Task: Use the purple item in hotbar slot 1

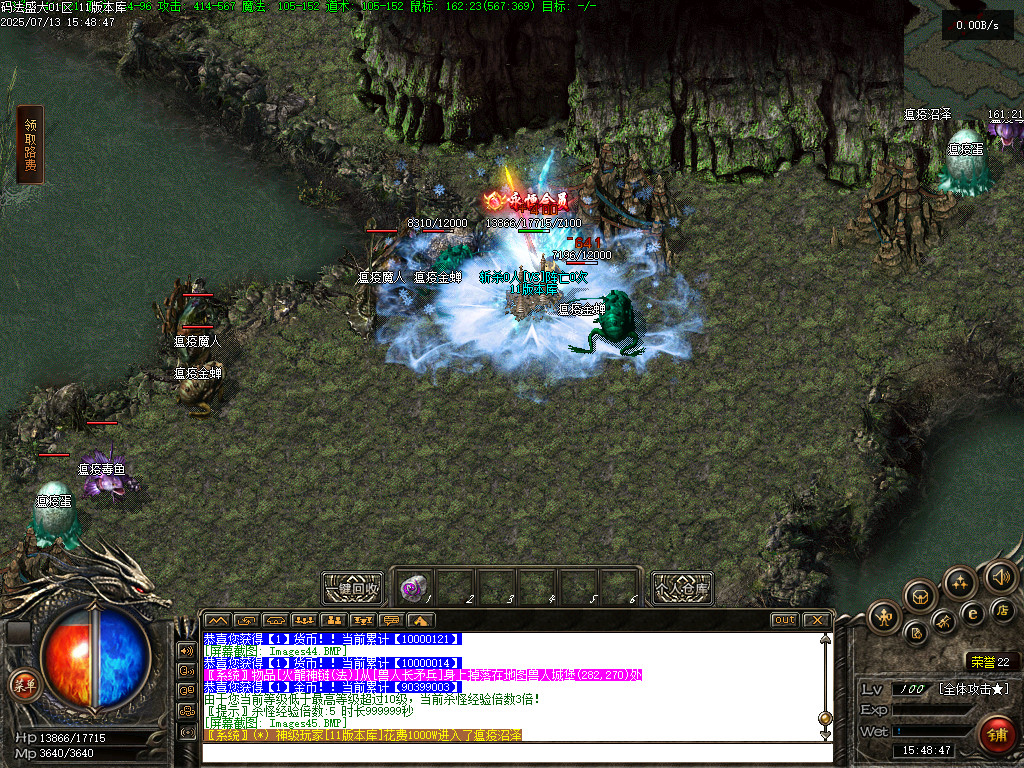Action: [x=413, y=587]
